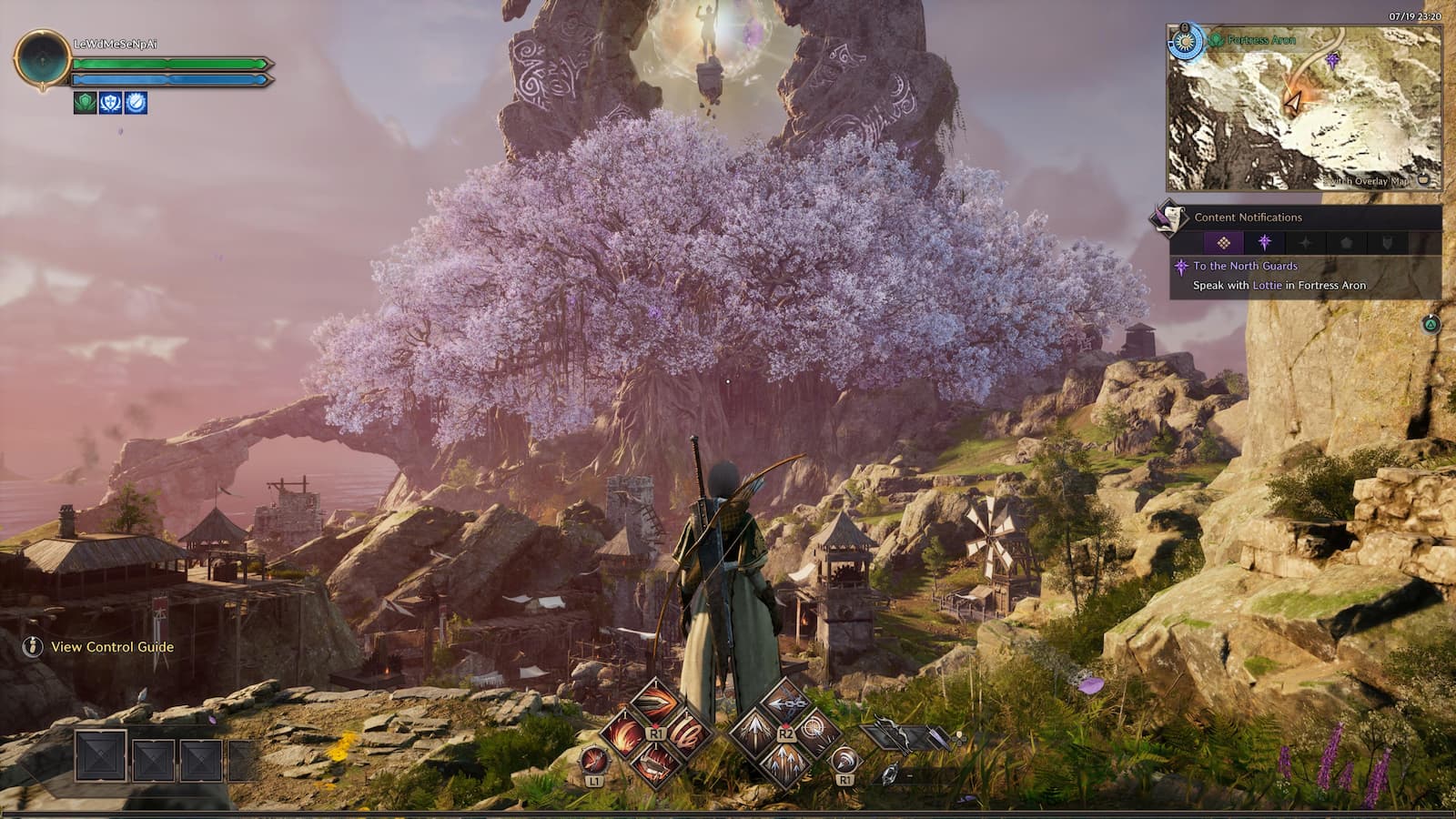
Task: Activate the multi-arrow volley skill
Action: [x=784, y=763]
